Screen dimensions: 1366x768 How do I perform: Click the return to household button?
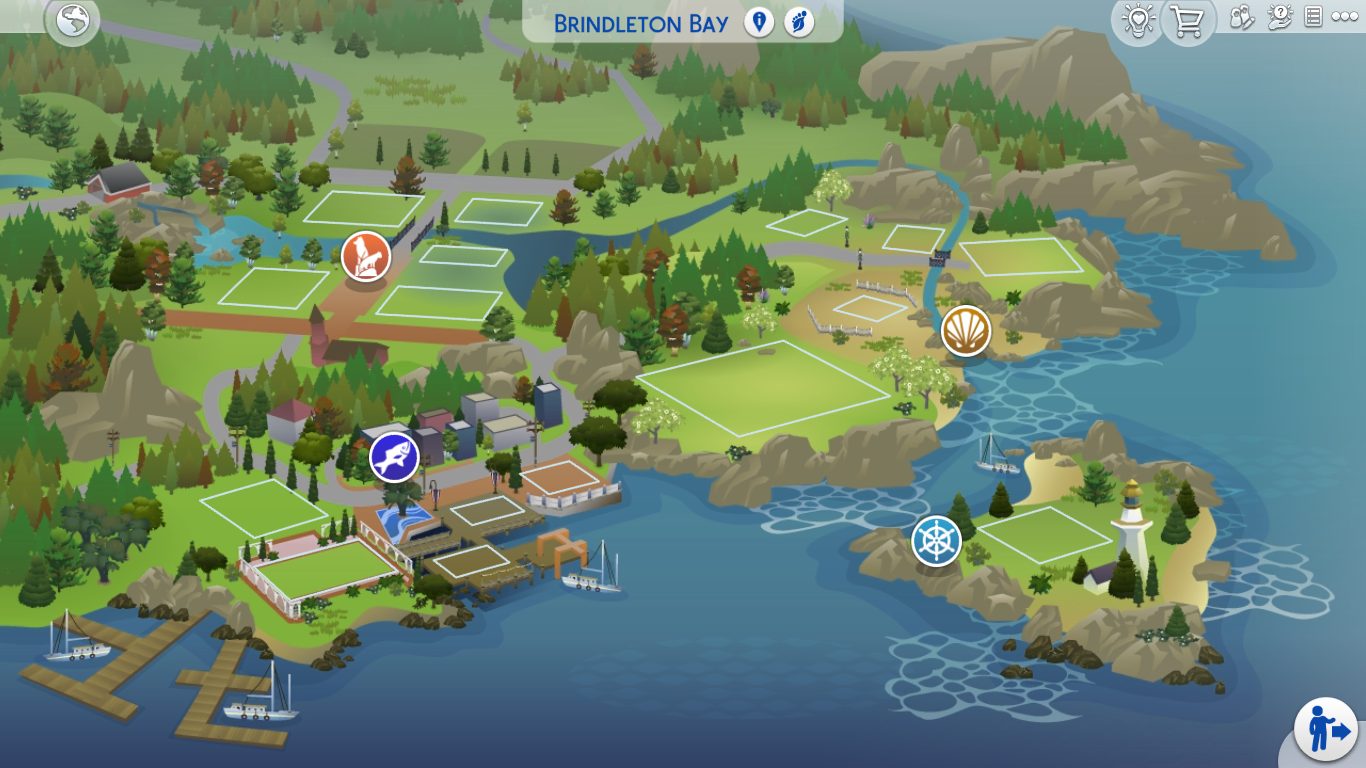coord(1326,728)
